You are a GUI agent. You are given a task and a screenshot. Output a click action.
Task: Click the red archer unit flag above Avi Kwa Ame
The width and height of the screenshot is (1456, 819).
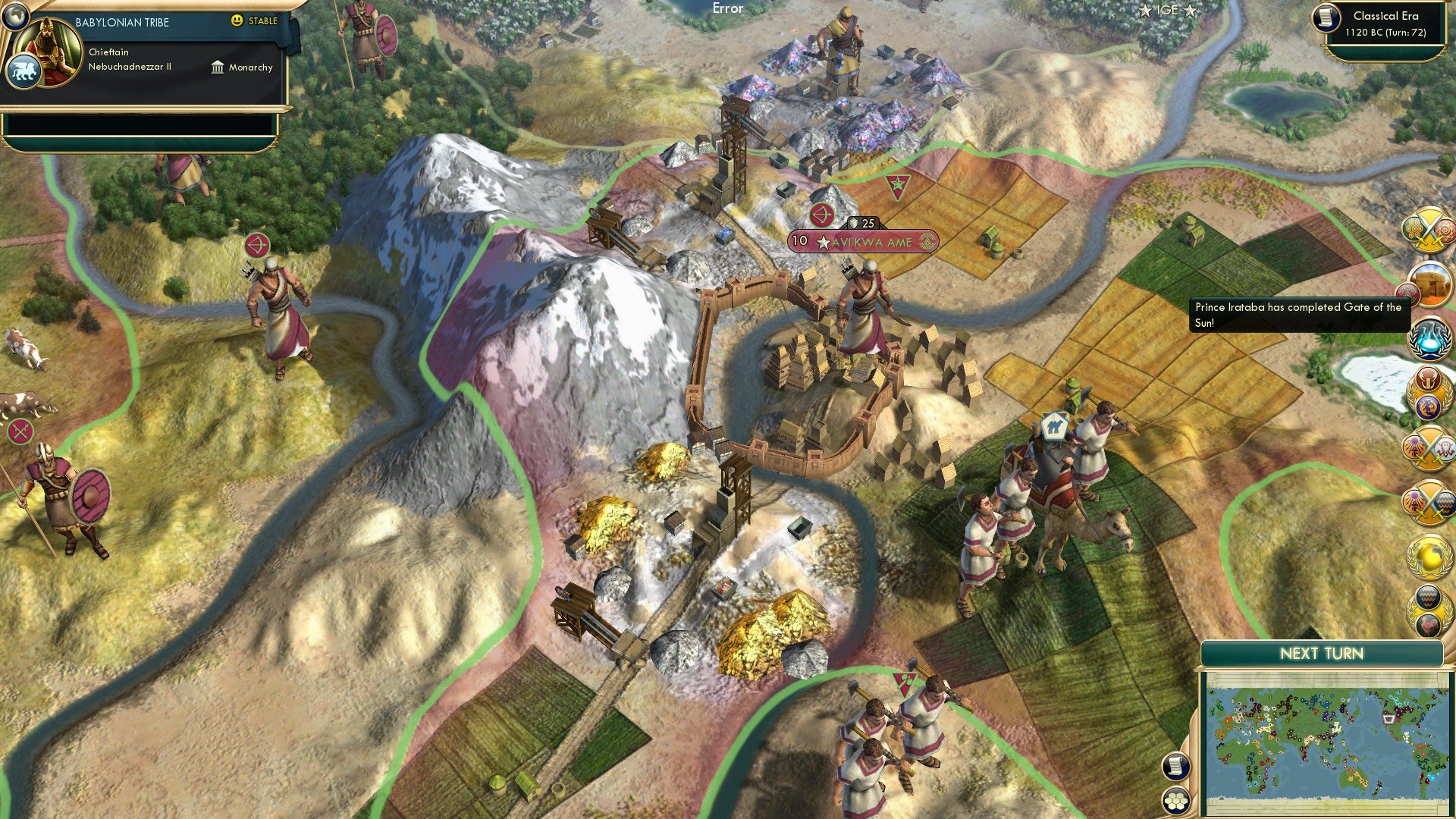point(821,213)
